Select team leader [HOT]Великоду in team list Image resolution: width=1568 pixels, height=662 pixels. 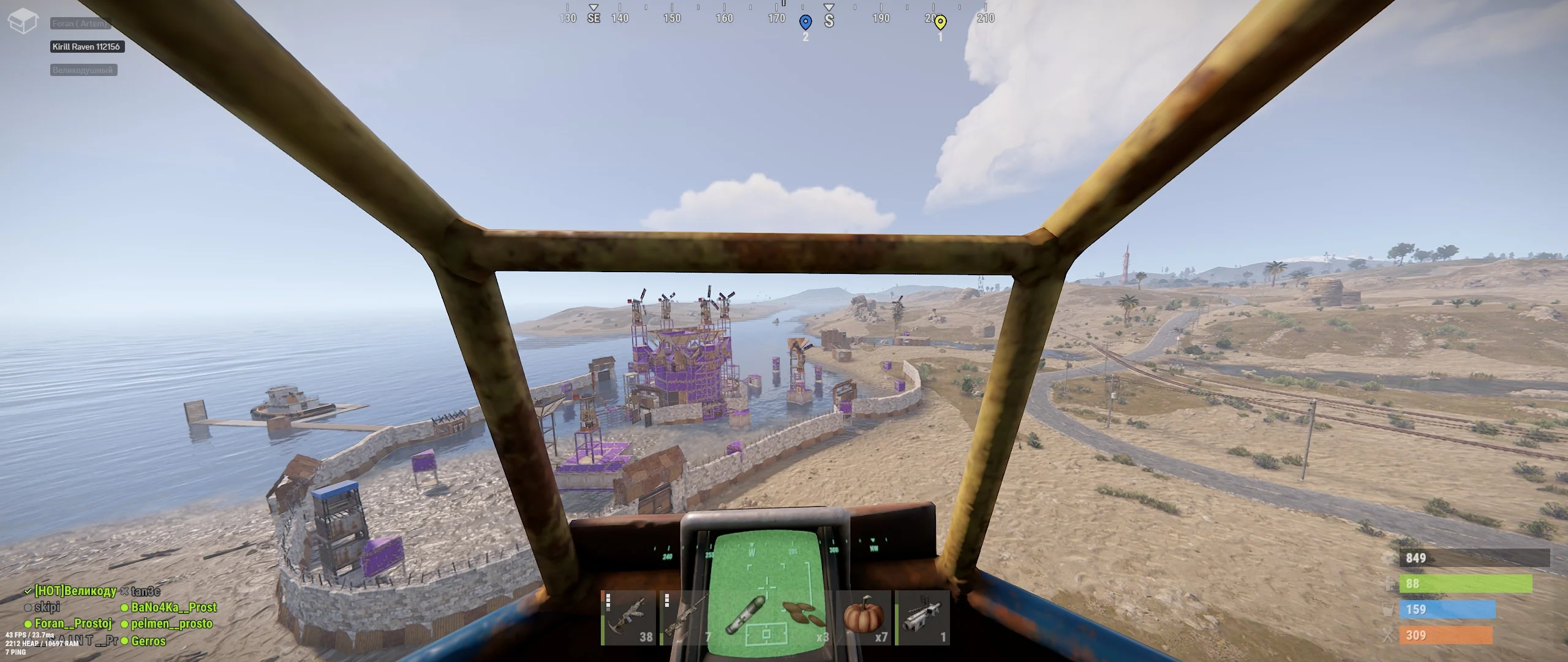75,591
